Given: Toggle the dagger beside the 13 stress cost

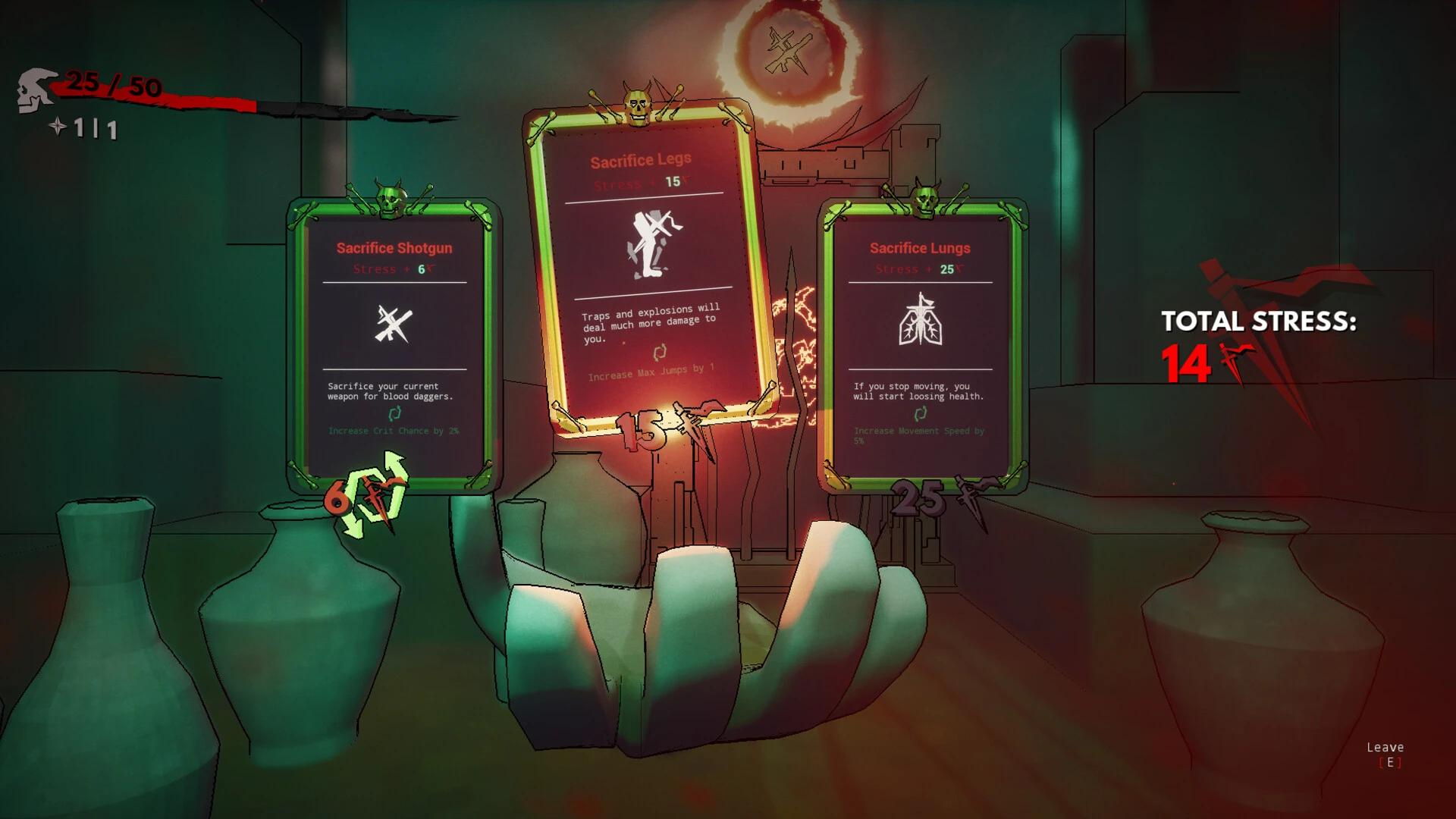Looking at the screenshot, I should [694, 422].
